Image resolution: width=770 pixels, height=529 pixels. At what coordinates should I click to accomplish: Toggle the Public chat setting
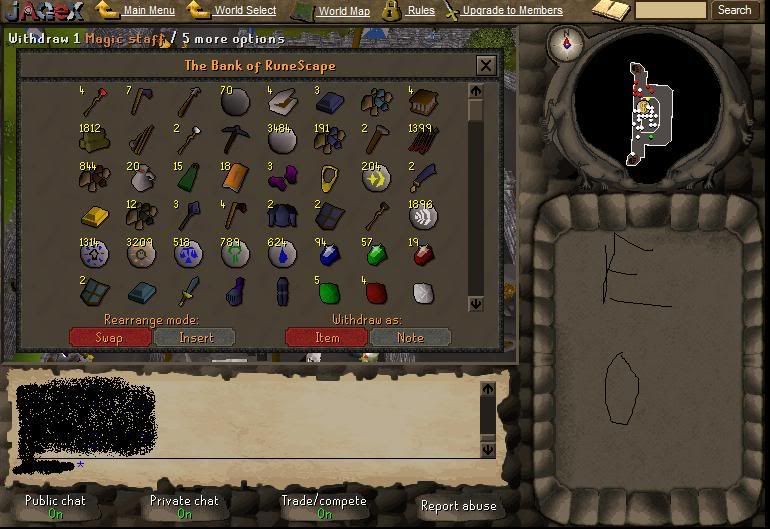[x=55, y=506]
